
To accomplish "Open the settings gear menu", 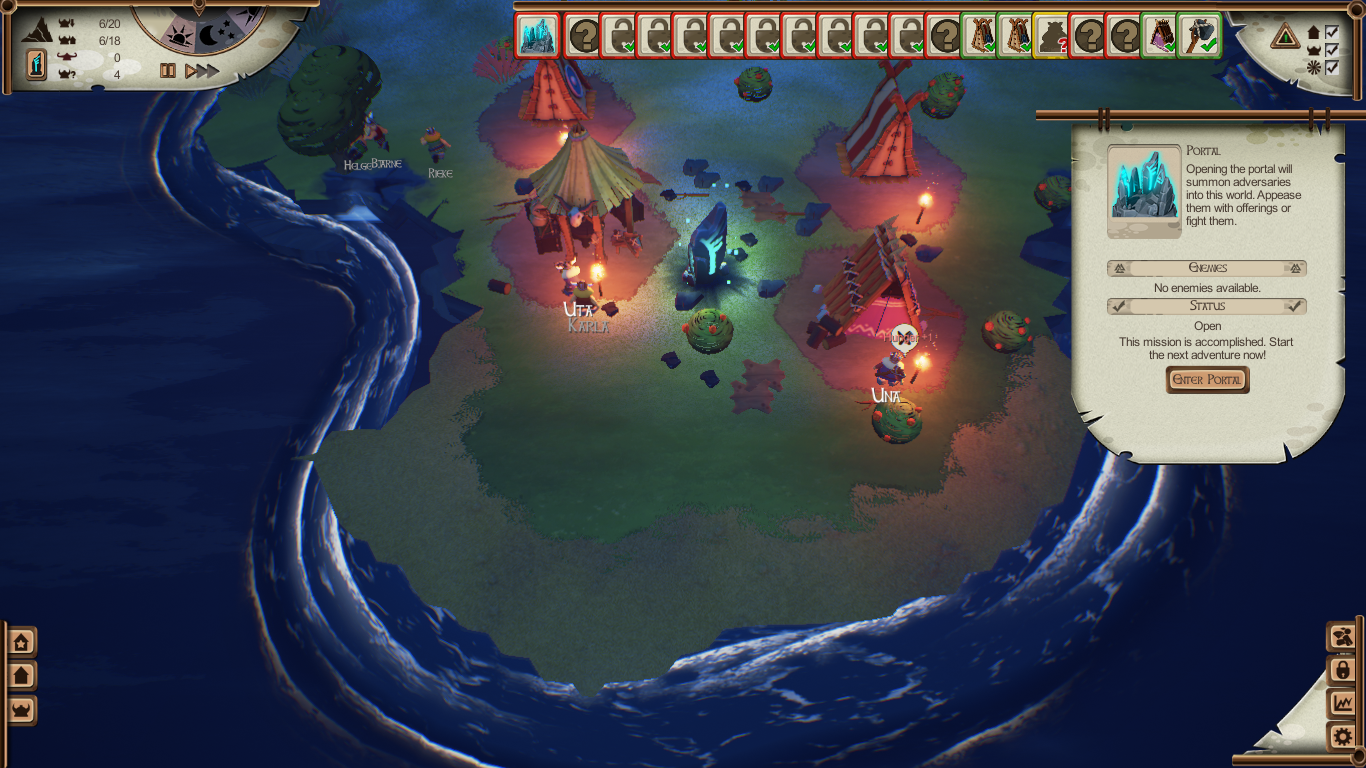I will (x=1342, y=738).
